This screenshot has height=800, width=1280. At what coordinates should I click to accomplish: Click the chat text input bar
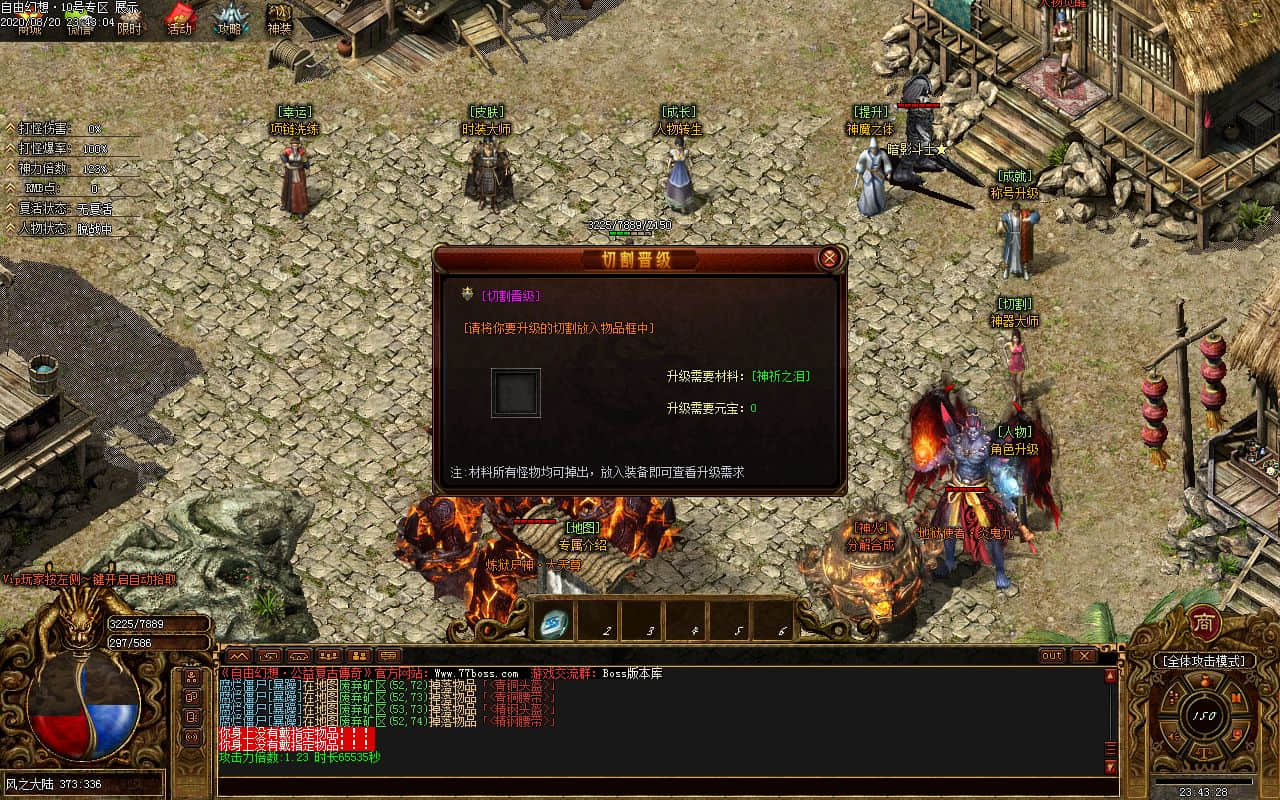click(x=660, y=785)
